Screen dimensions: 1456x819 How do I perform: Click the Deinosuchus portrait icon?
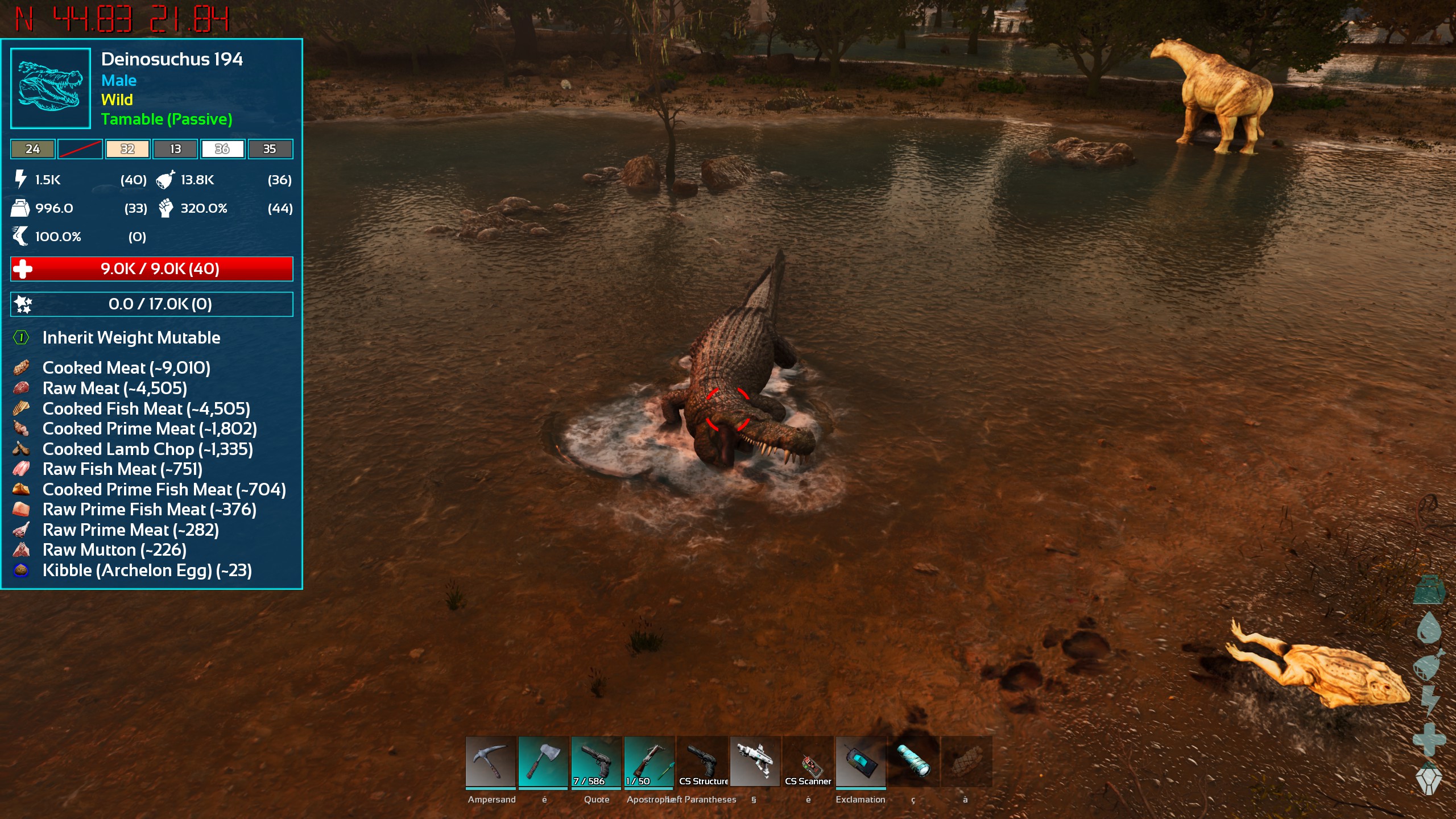point(51,88)
